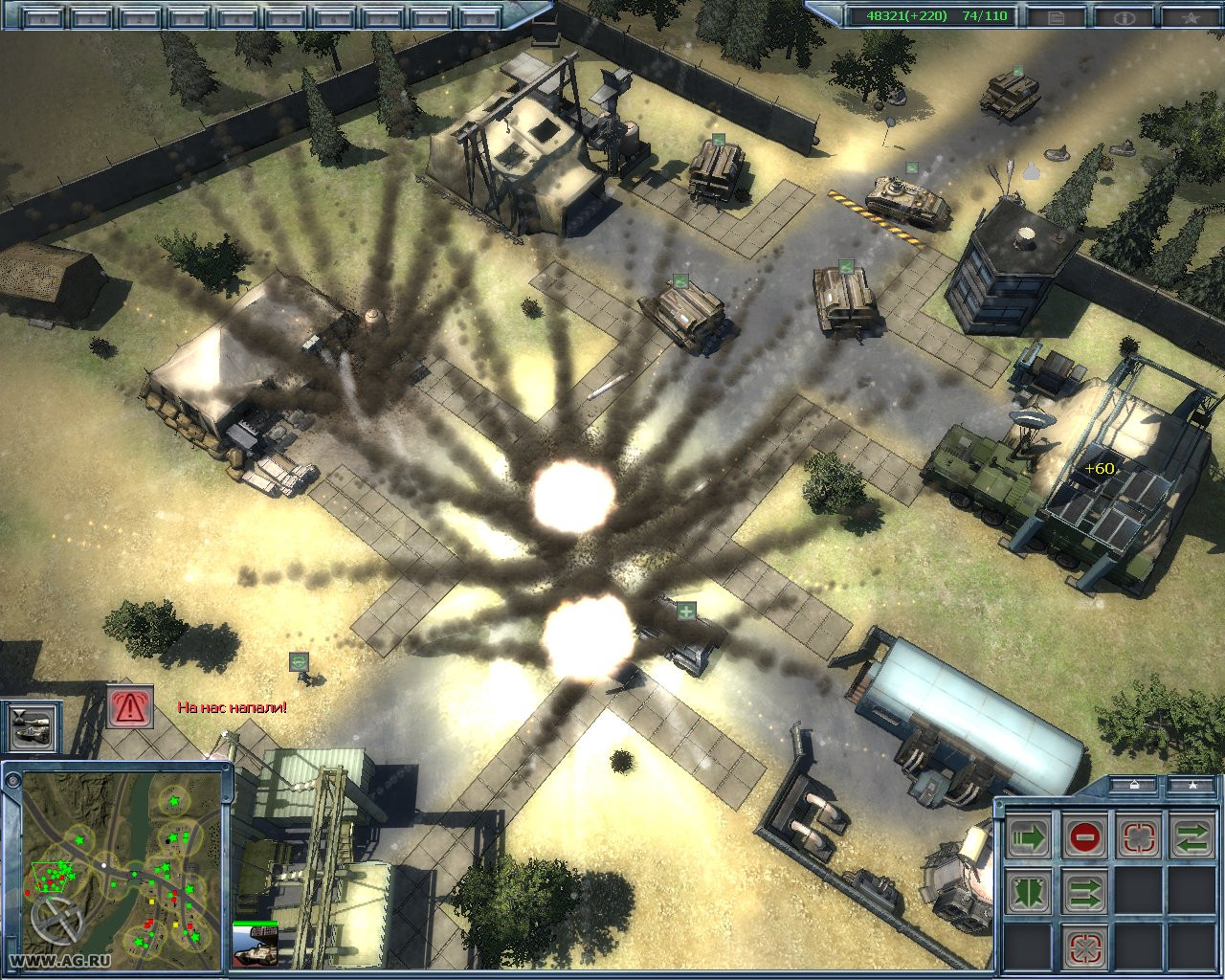Open the tank production queue icon
1225x980 pixels.
(33, 726)
